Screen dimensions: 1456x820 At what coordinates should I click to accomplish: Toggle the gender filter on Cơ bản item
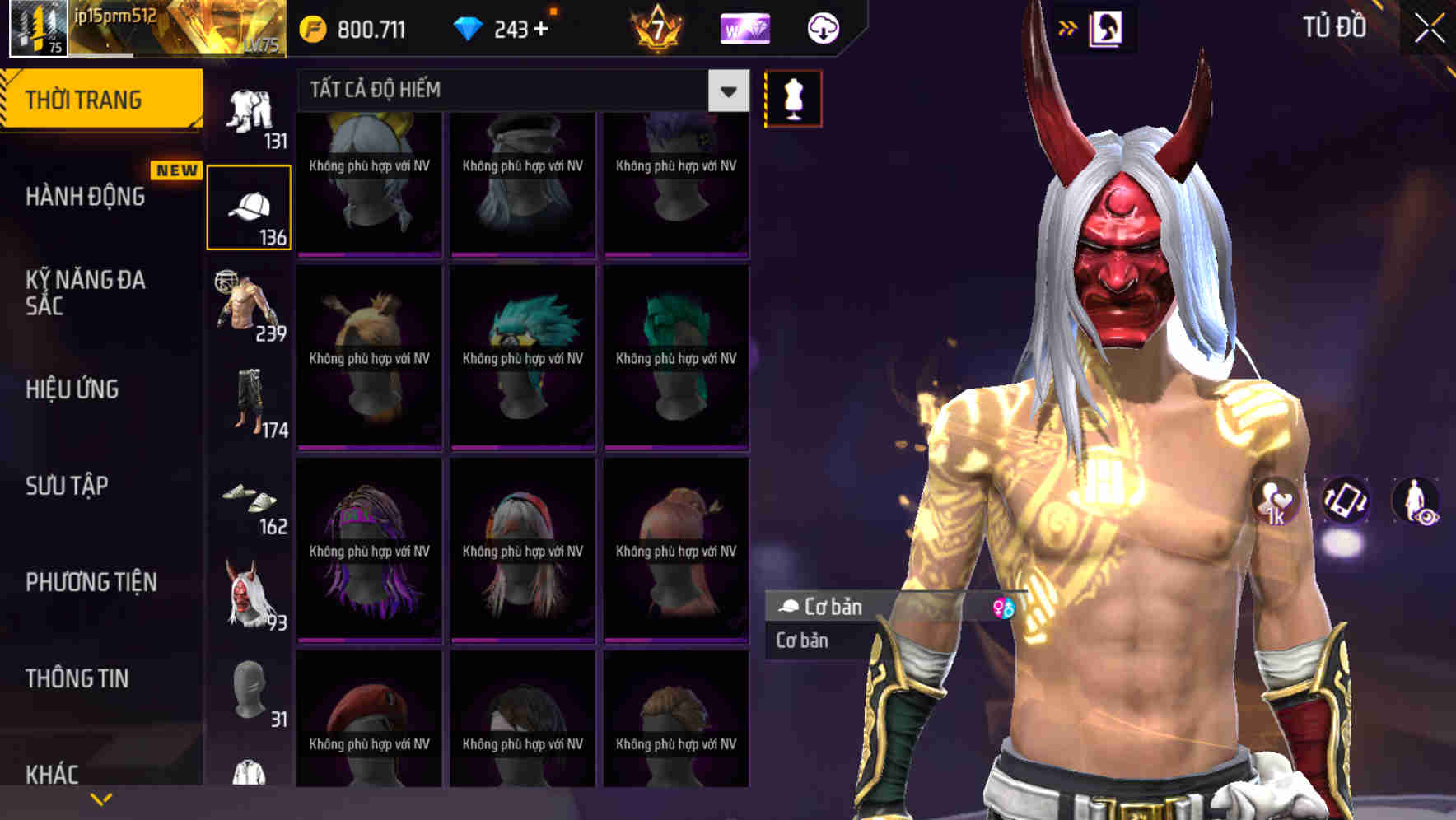coord(1003,608)
